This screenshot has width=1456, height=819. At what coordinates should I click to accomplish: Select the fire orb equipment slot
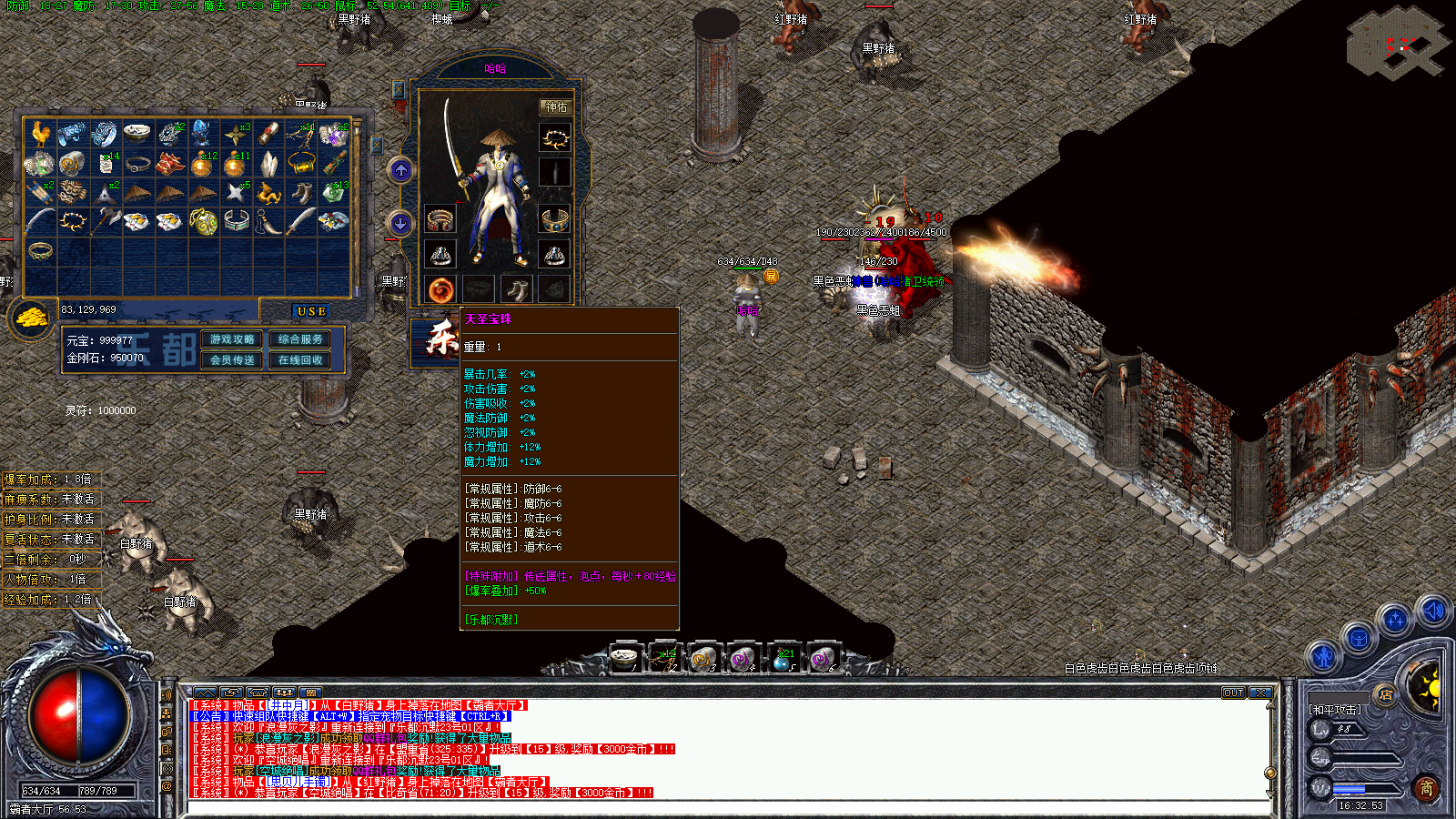(x=441, y=290)
